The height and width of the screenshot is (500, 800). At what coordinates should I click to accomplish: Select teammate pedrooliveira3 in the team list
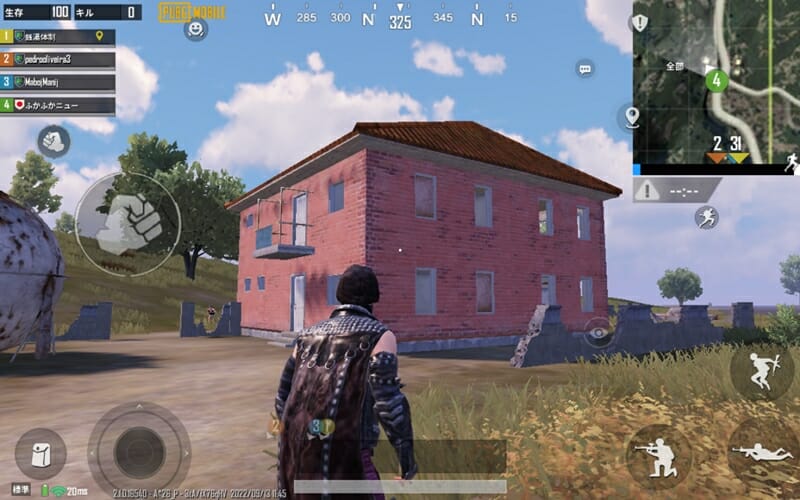coord(58,59)
